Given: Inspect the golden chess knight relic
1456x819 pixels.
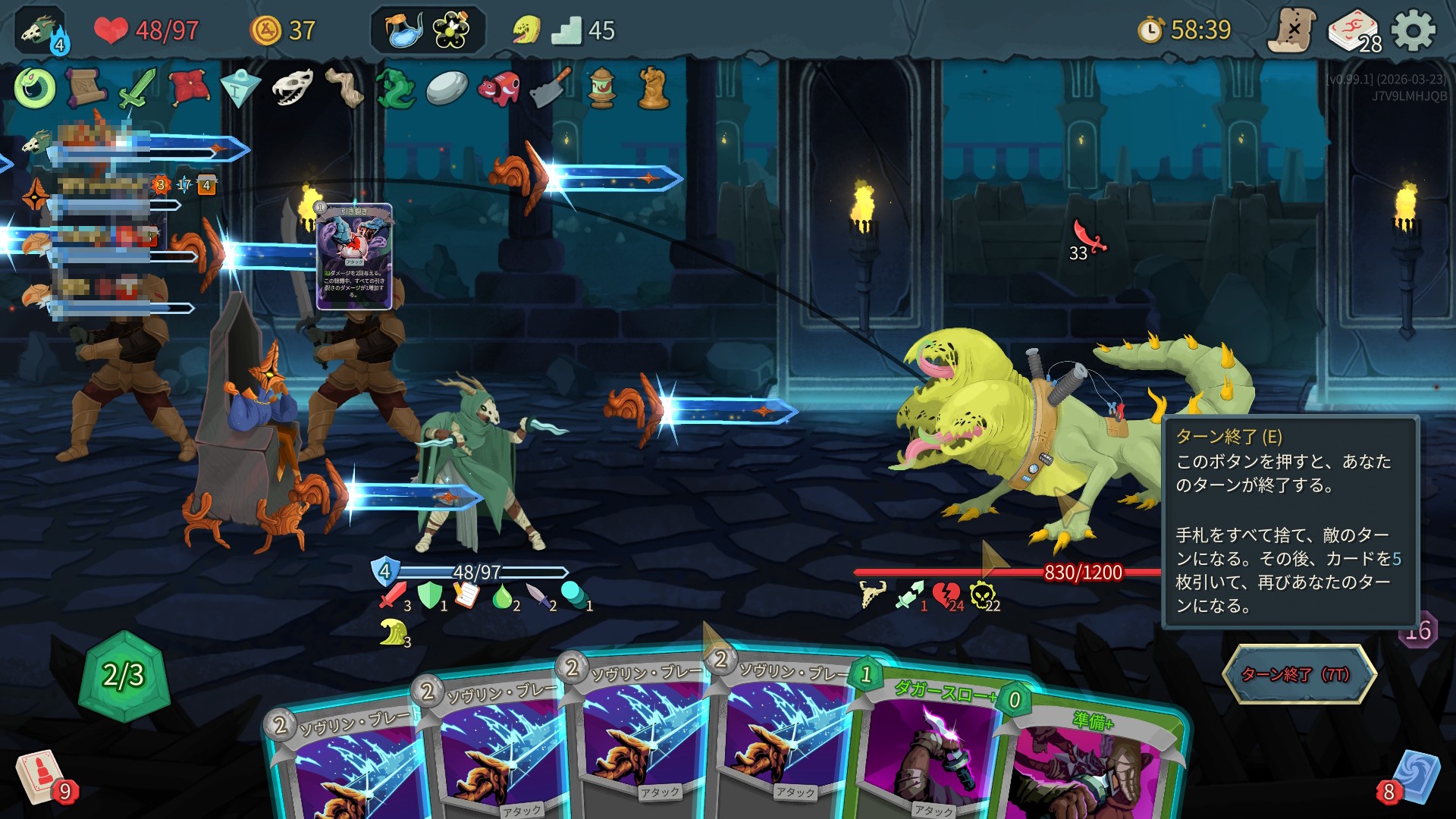Looking at the screenshot, I should (x=653, y=88).
